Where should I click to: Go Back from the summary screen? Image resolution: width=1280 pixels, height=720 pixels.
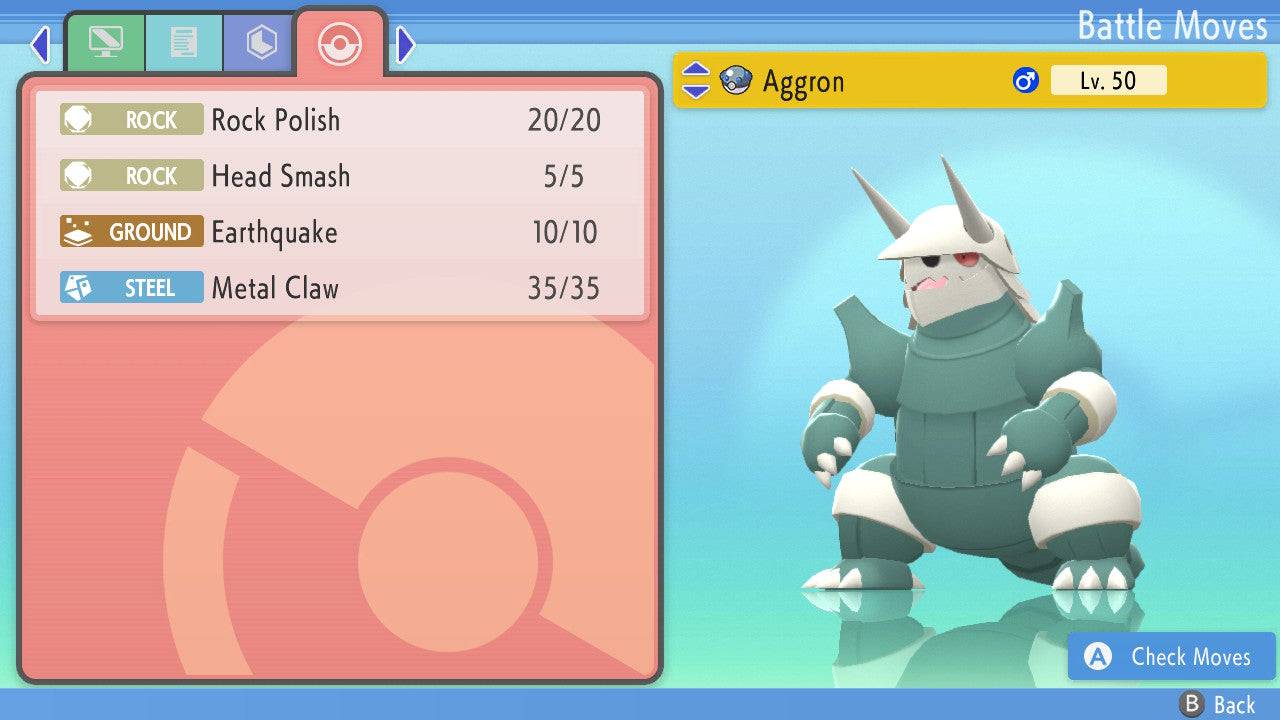(1218, 705)
